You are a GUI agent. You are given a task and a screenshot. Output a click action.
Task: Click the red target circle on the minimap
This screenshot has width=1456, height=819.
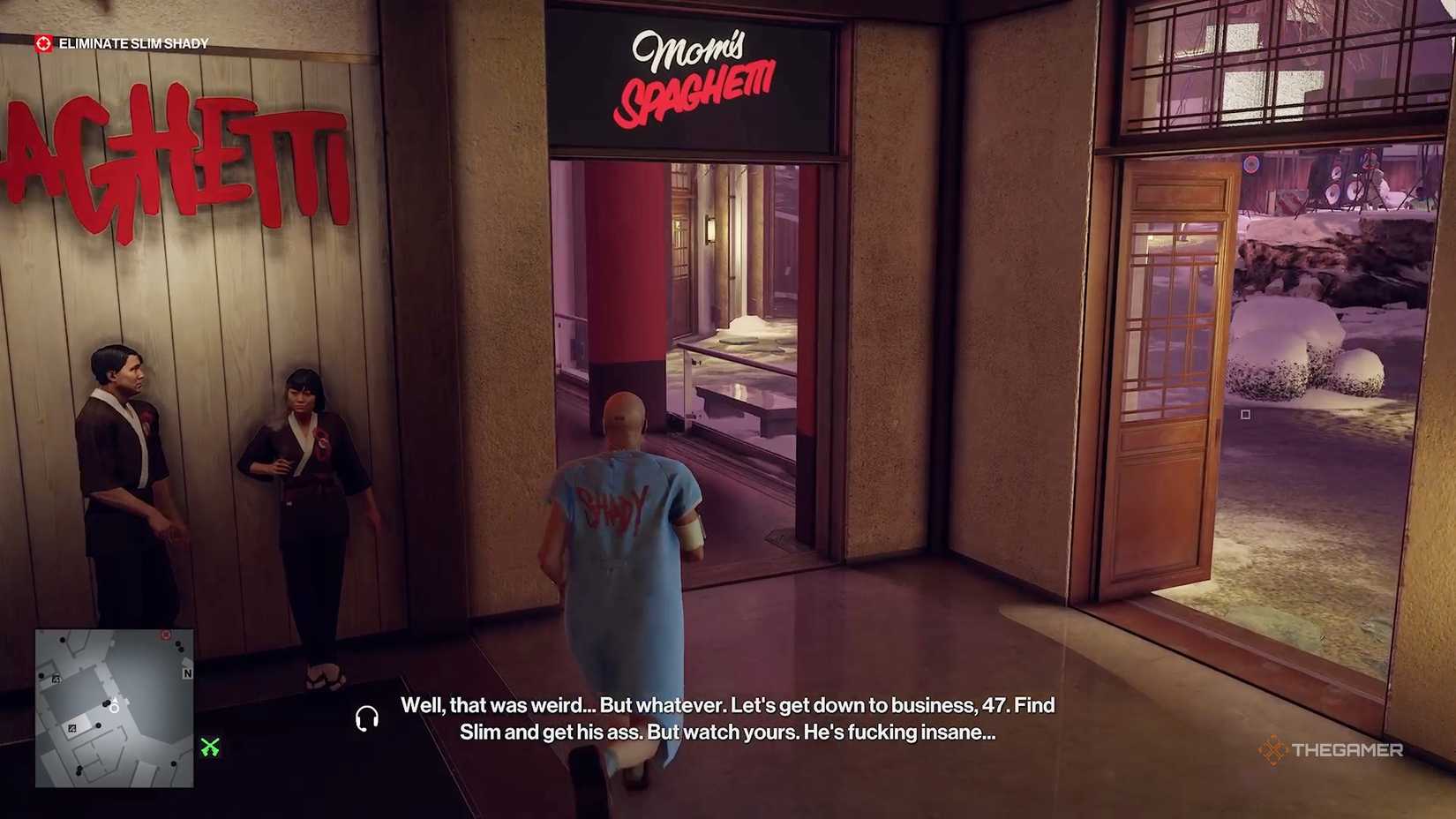coord(165,635)
